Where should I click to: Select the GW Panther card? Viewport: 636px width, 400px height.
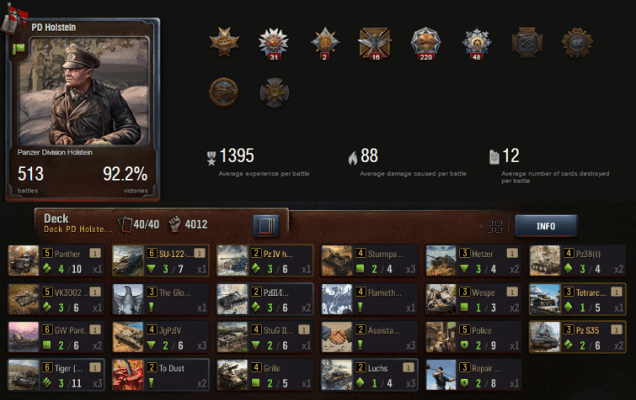(x=56, y=336)
